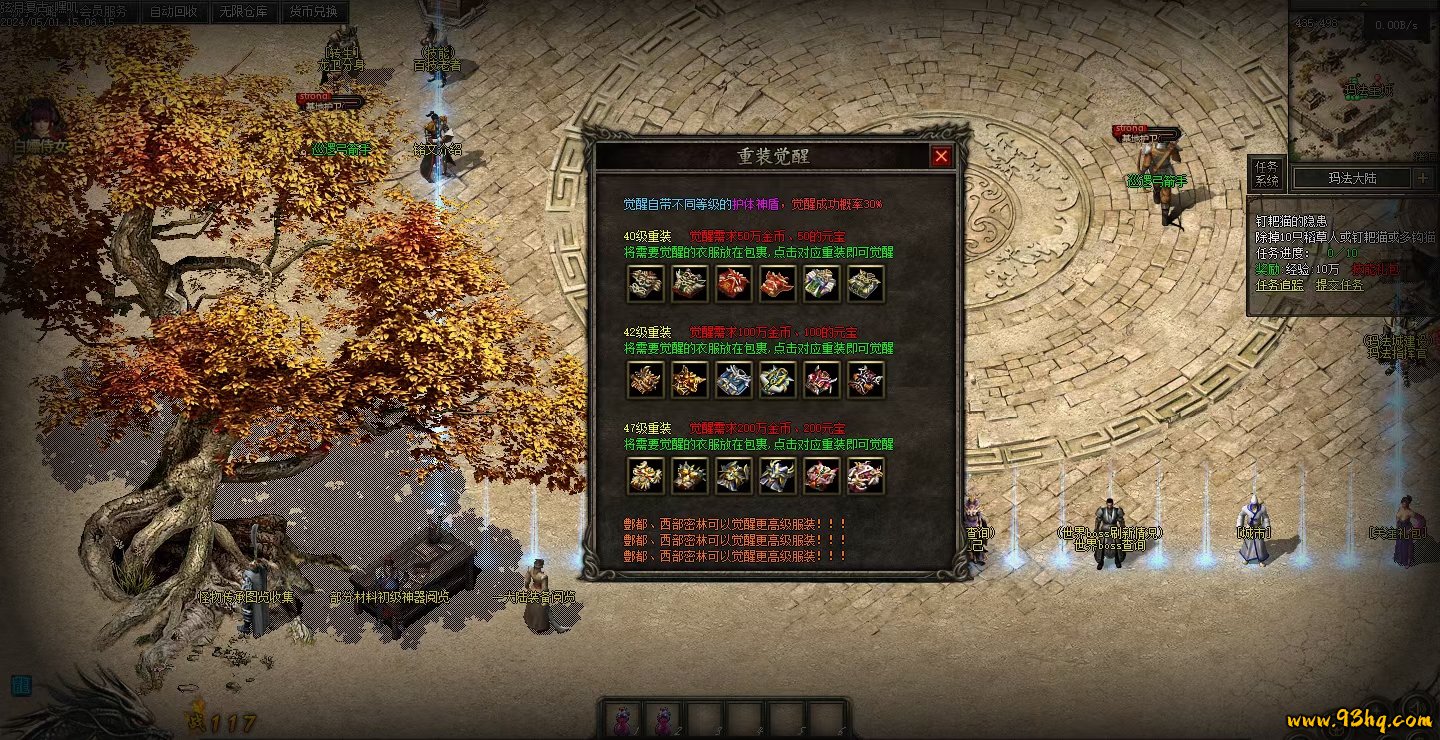The height and width of the screenshot is (740, 1440).
Task: Select the first potion in the hotbar
Action: tap(621, 718)
